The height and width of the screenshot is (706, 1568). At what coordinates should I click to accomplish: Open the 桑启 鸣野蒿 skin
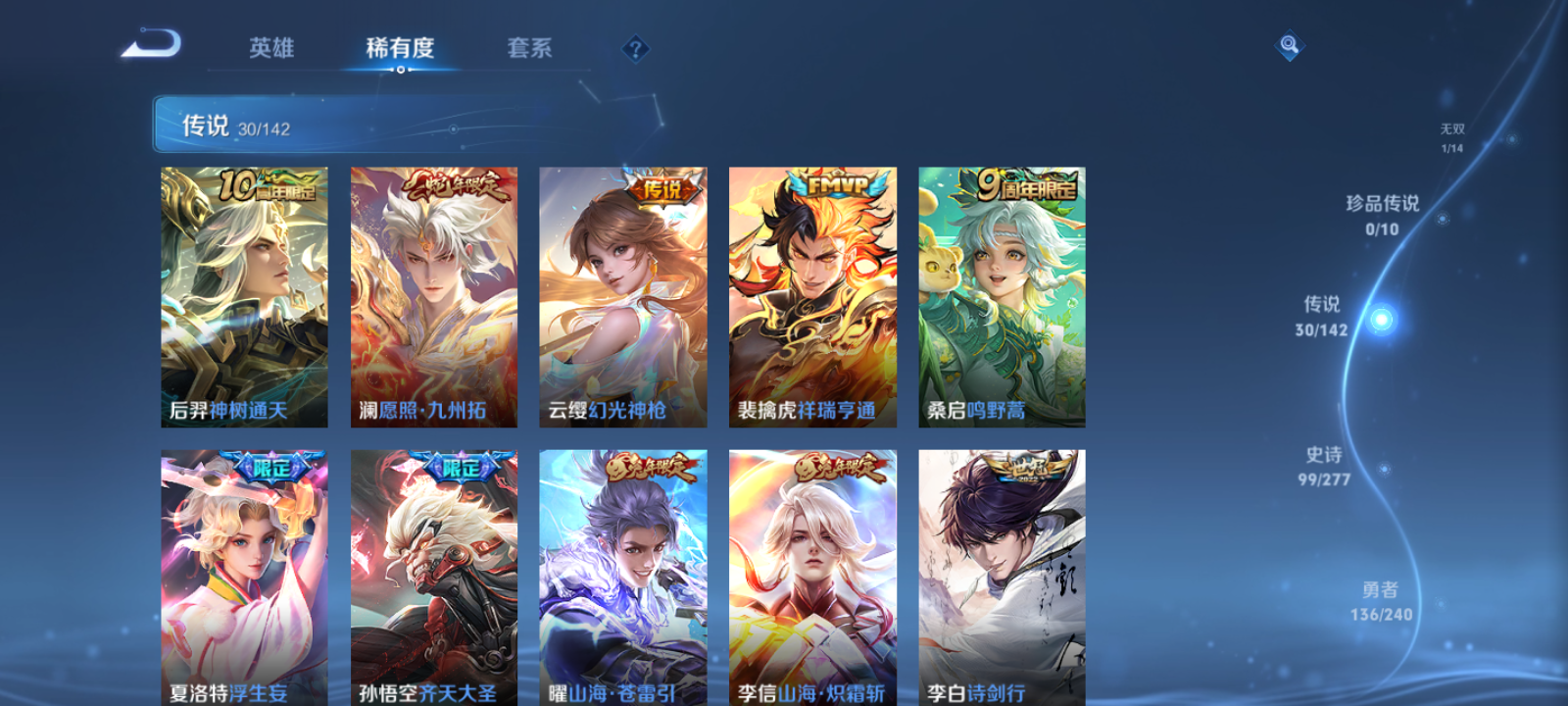(1002, 296)
